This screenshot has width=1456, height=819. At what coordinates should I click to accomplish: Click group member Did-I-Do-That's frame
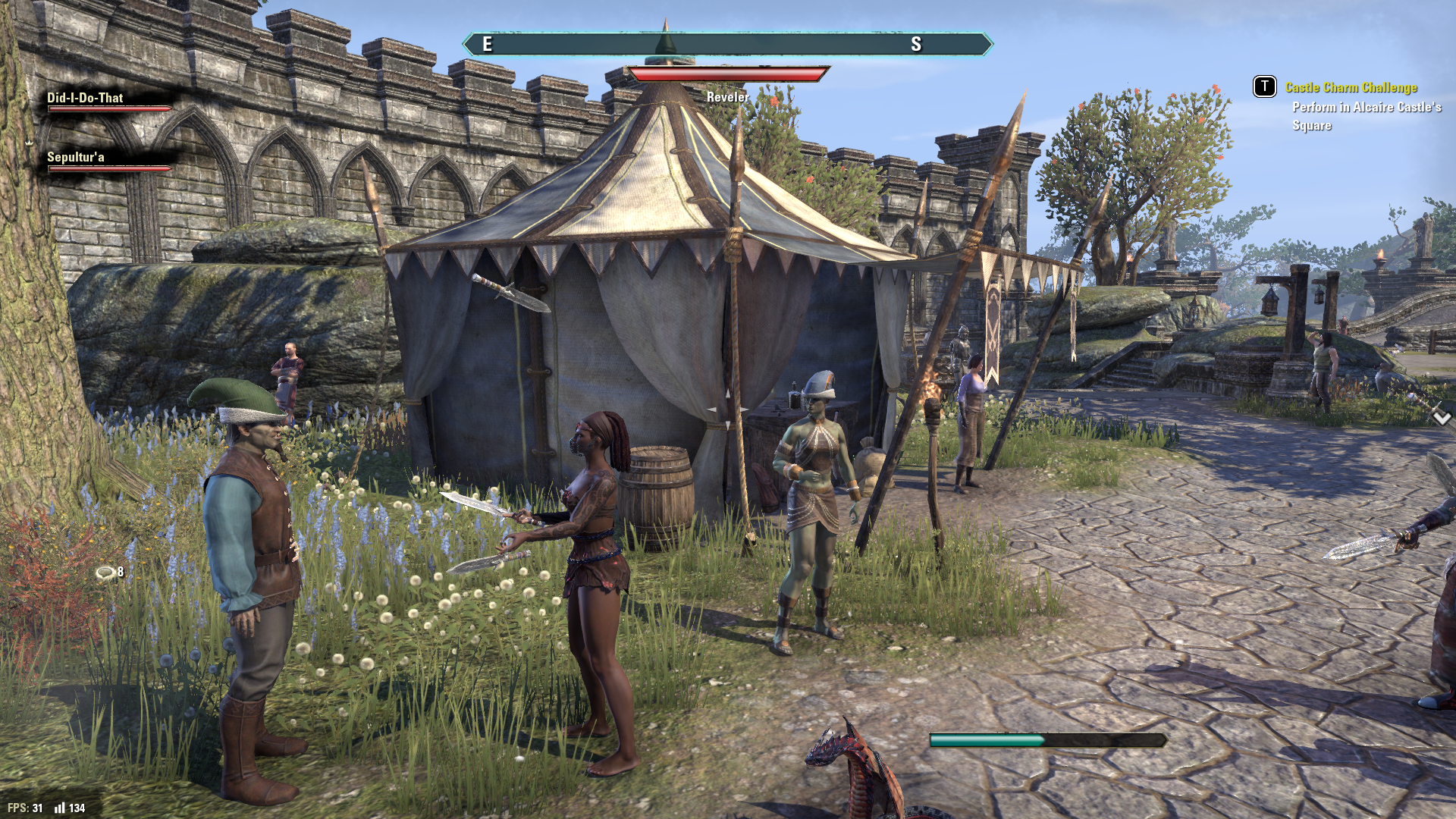coord(107,102)
